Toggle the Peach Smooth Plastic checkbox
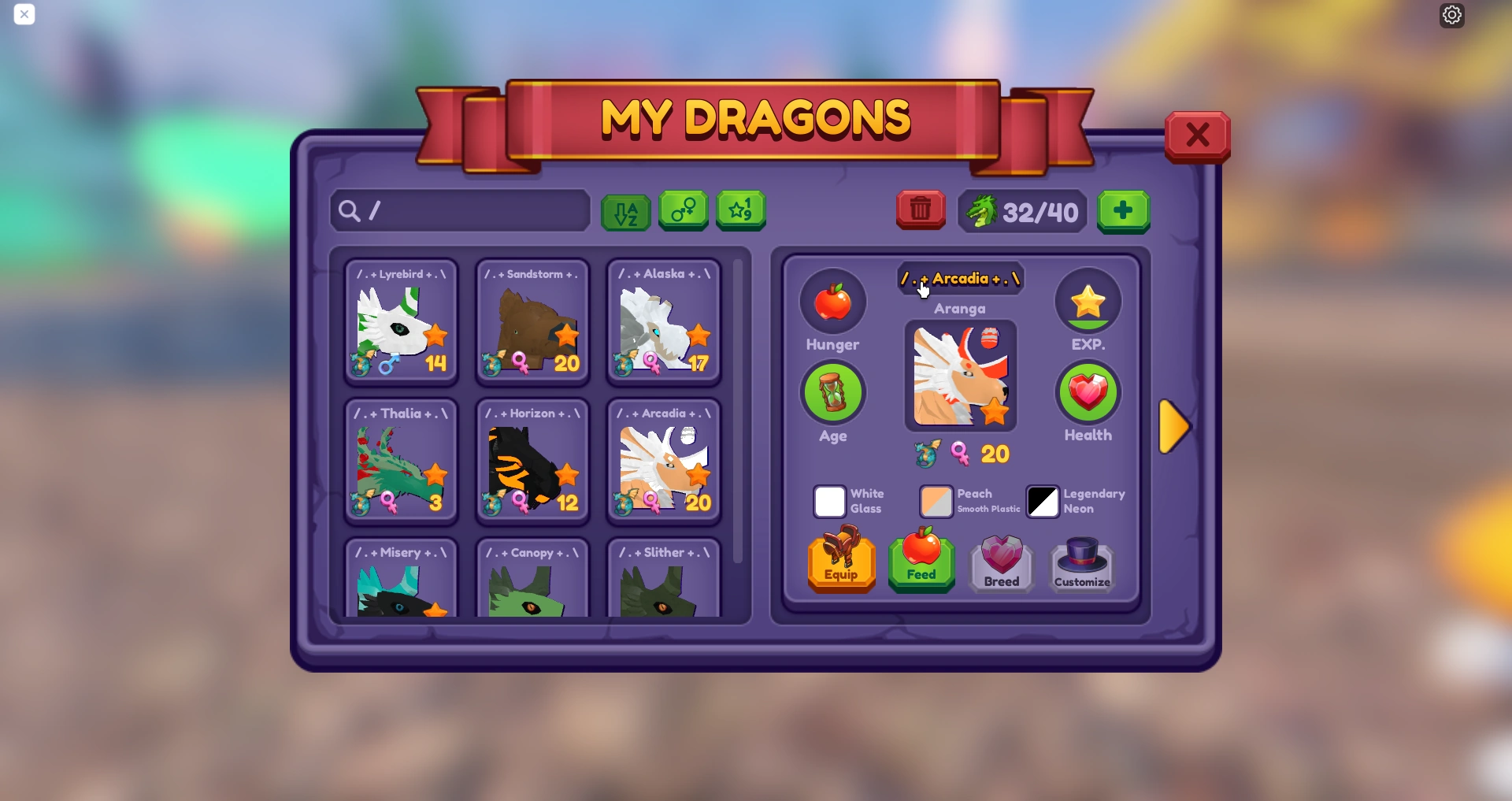The height and width of the screenshot is (801, 1512). click(936, 502)
